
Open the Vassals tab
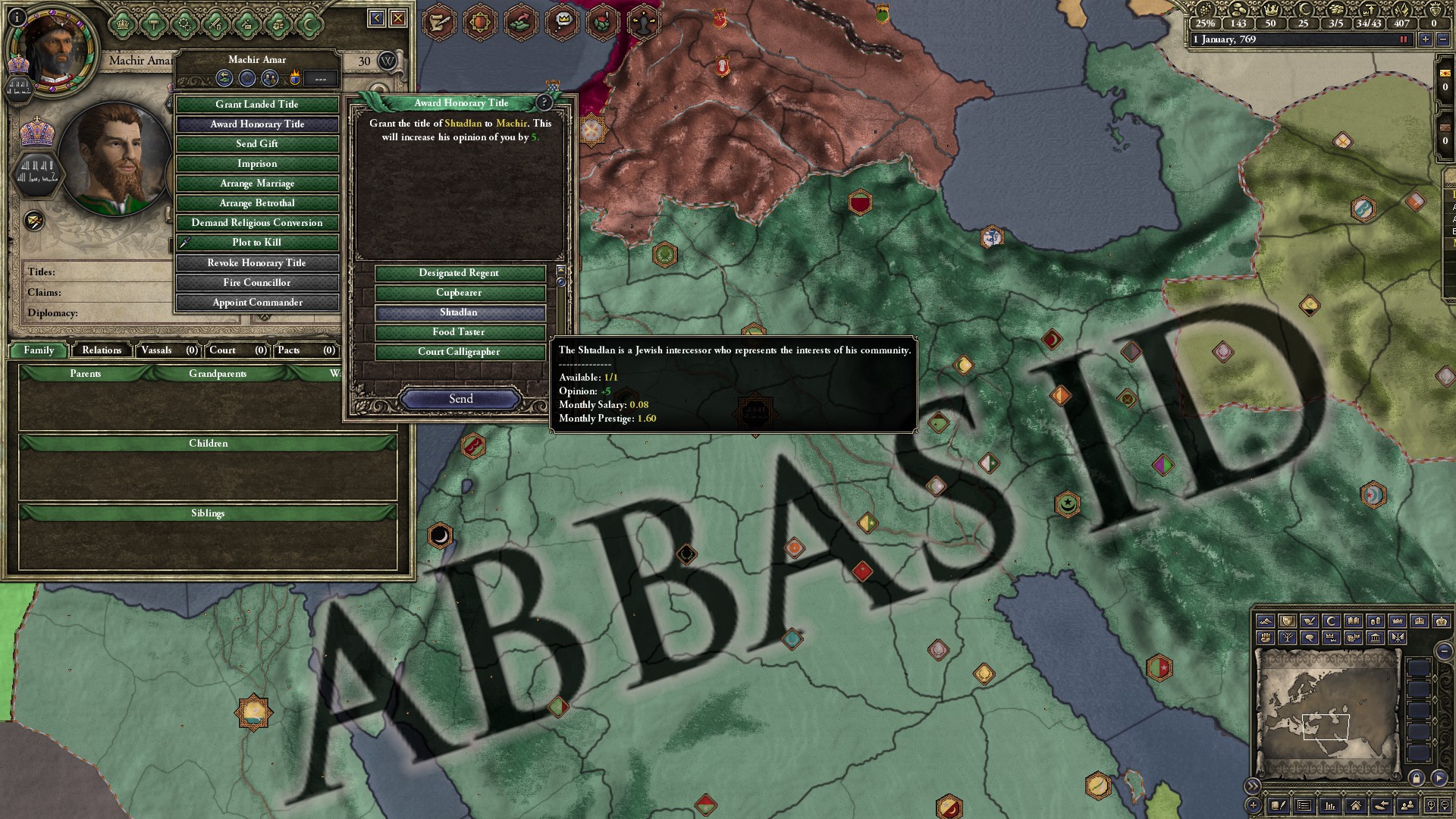pyautogui.click(x=168, y=350)
